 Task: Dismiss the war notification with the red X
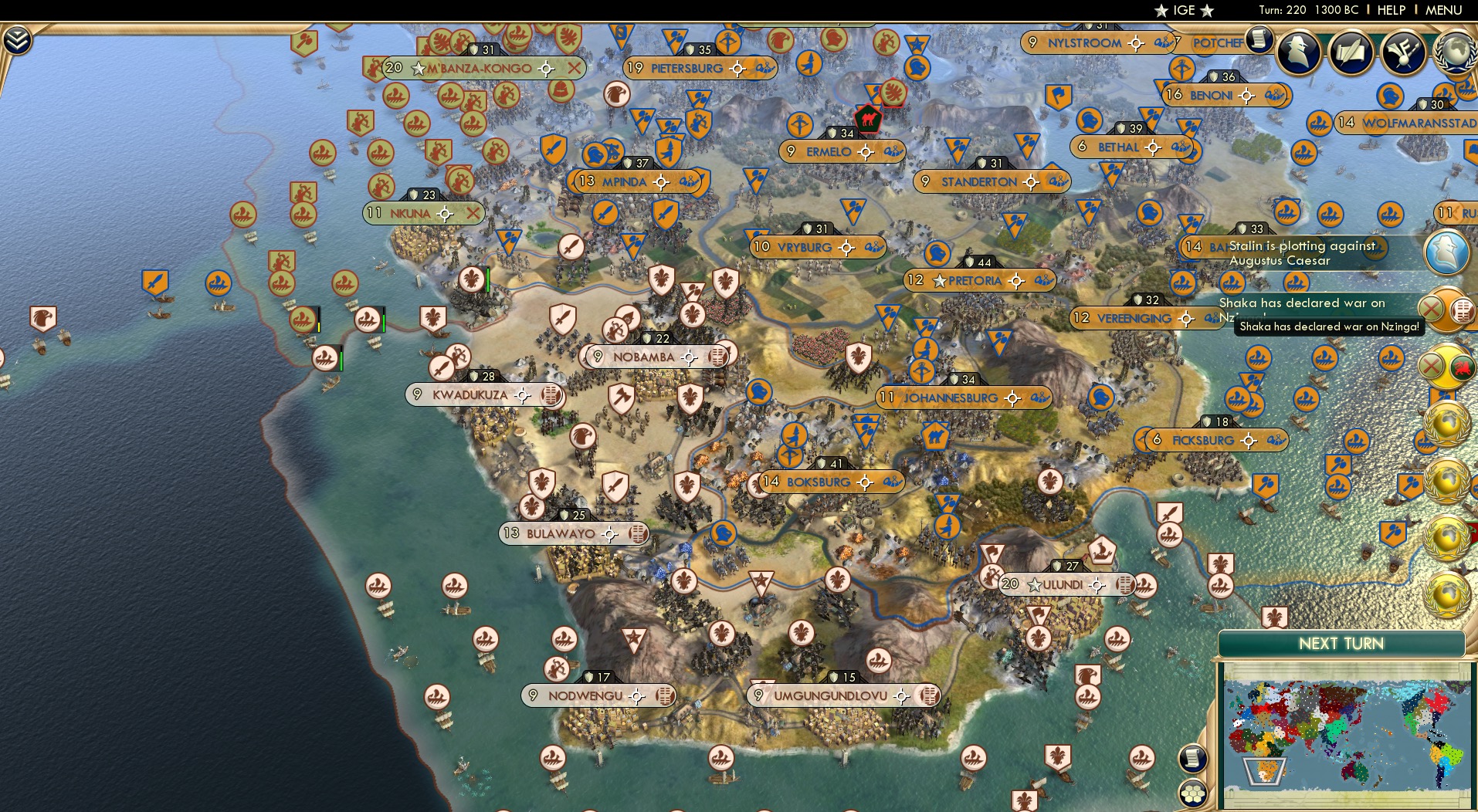point(1431,307)
